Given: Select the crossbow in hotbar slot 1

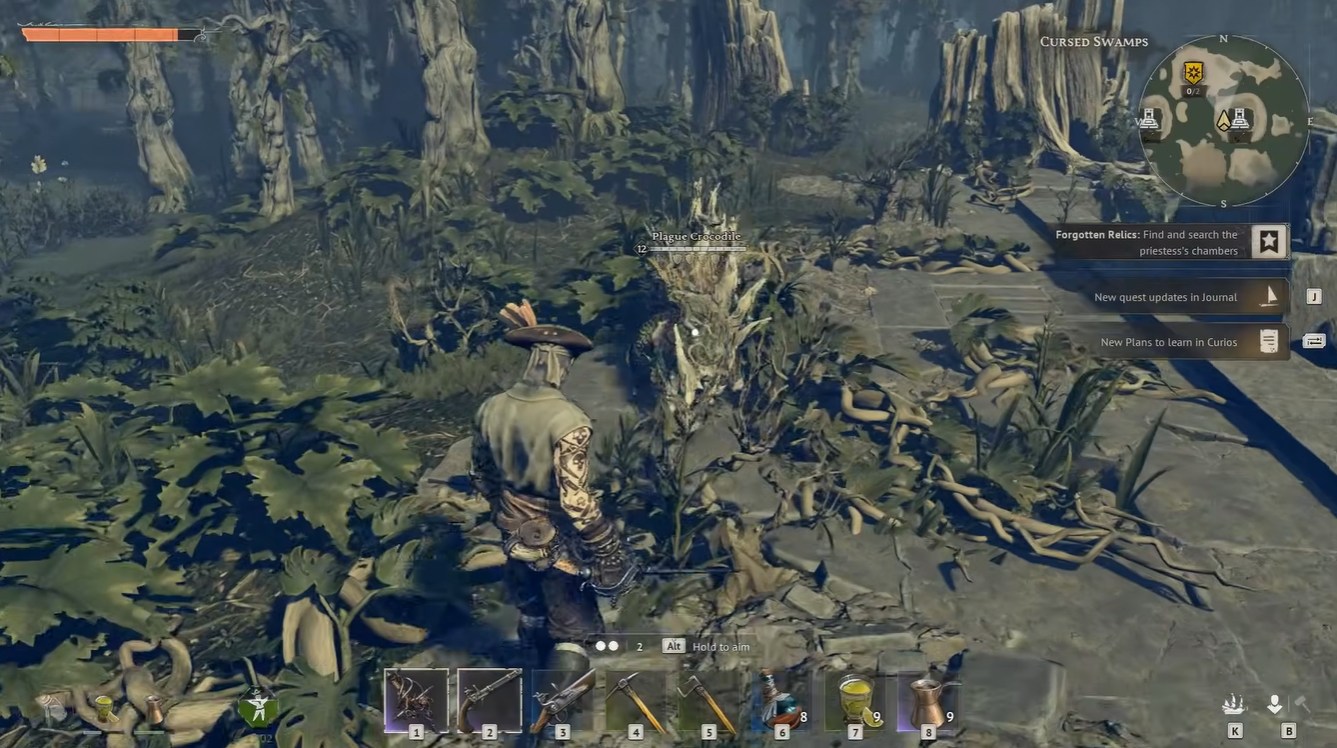Looking at the screenshot, I should coord(416,699).
